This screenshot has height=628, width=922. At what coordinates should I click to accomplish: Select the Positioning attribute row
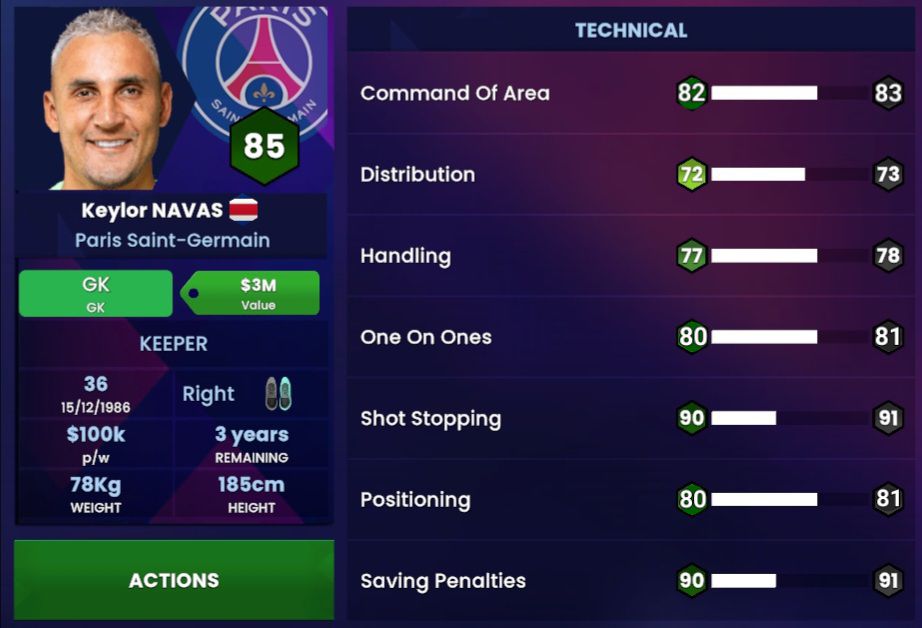(631, 499)
